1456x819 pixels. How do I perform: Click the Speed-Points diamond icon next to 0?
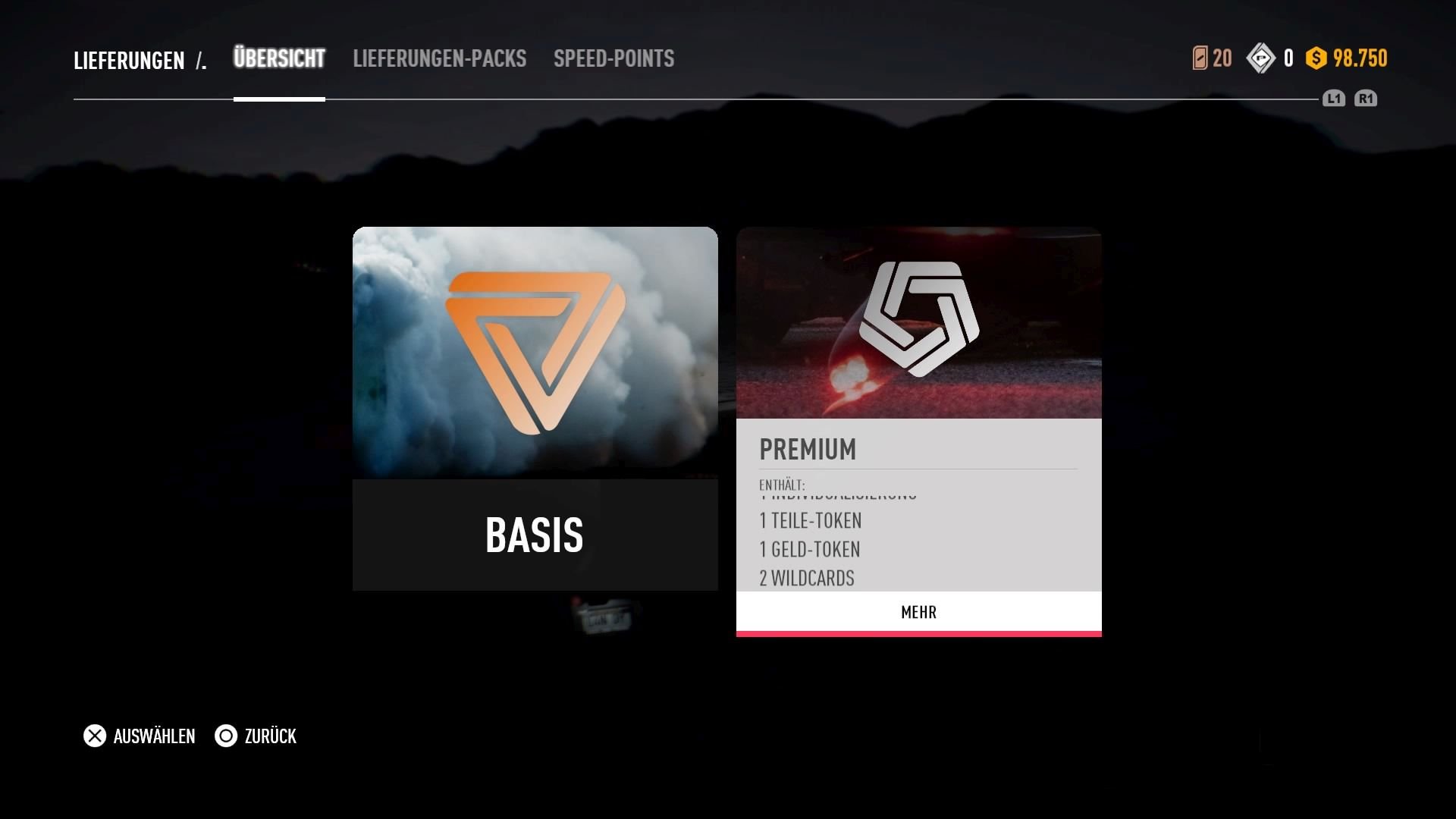(x=1261, y=58)
